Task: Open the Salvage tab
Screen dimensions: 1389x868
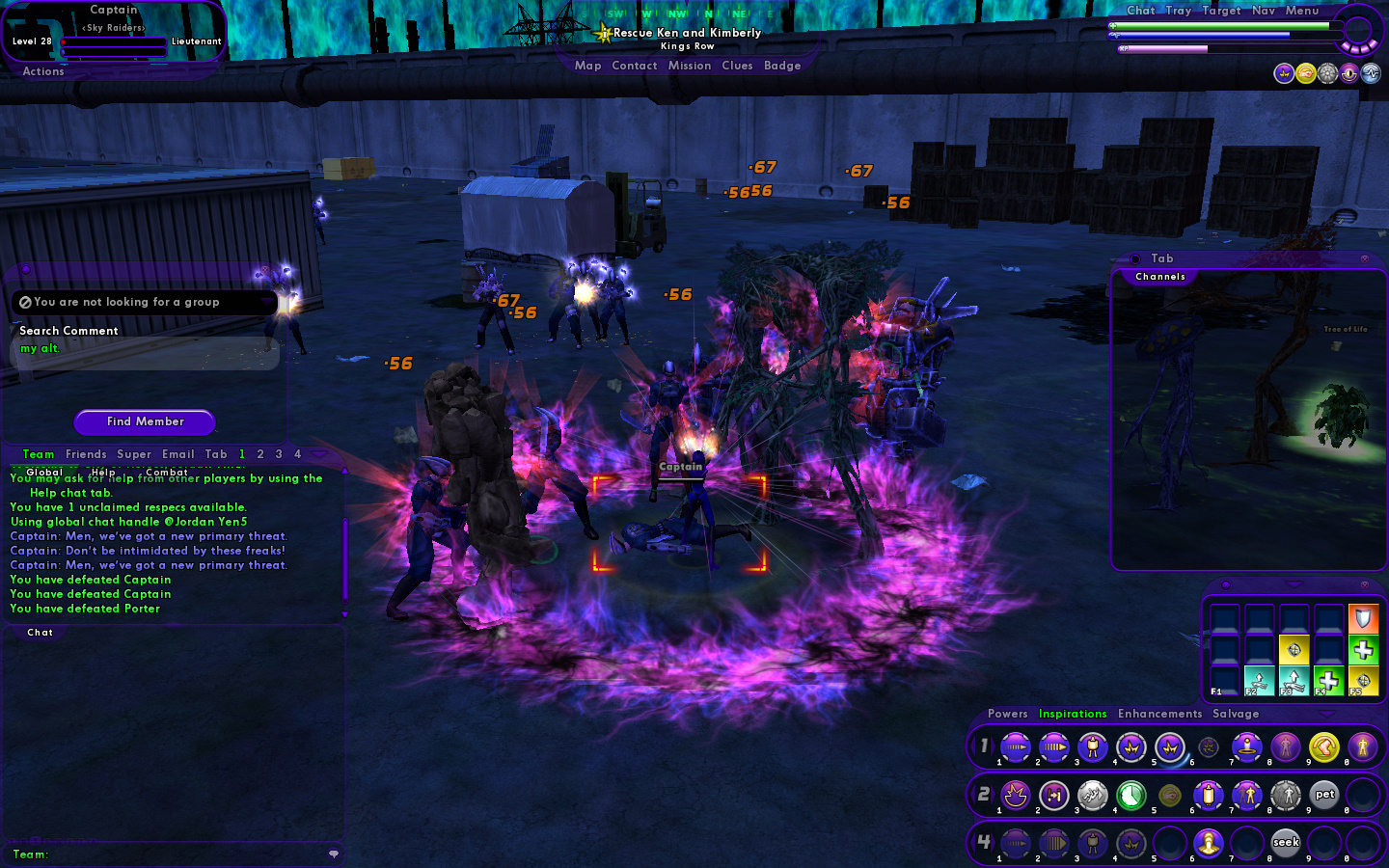Action: (1236, 714)
